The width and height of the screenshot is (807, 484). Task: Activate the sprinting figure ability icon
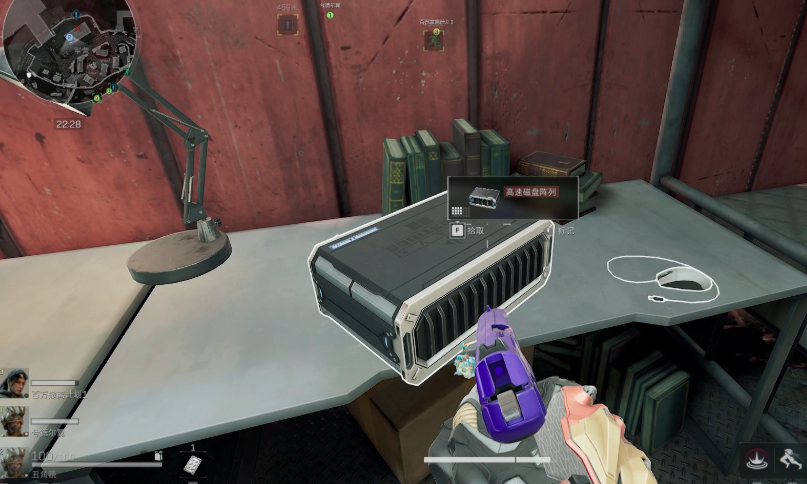coord(790,460)
